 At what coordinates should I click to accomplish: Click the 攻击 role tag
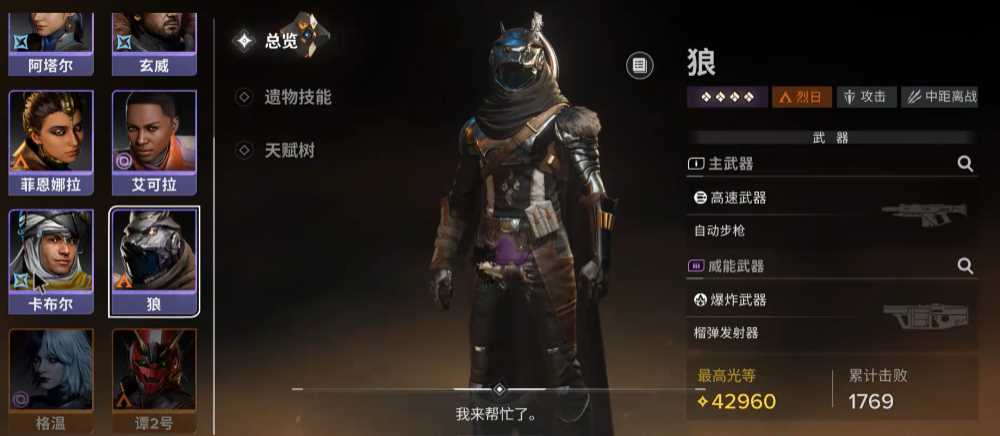tap(865, 97)
